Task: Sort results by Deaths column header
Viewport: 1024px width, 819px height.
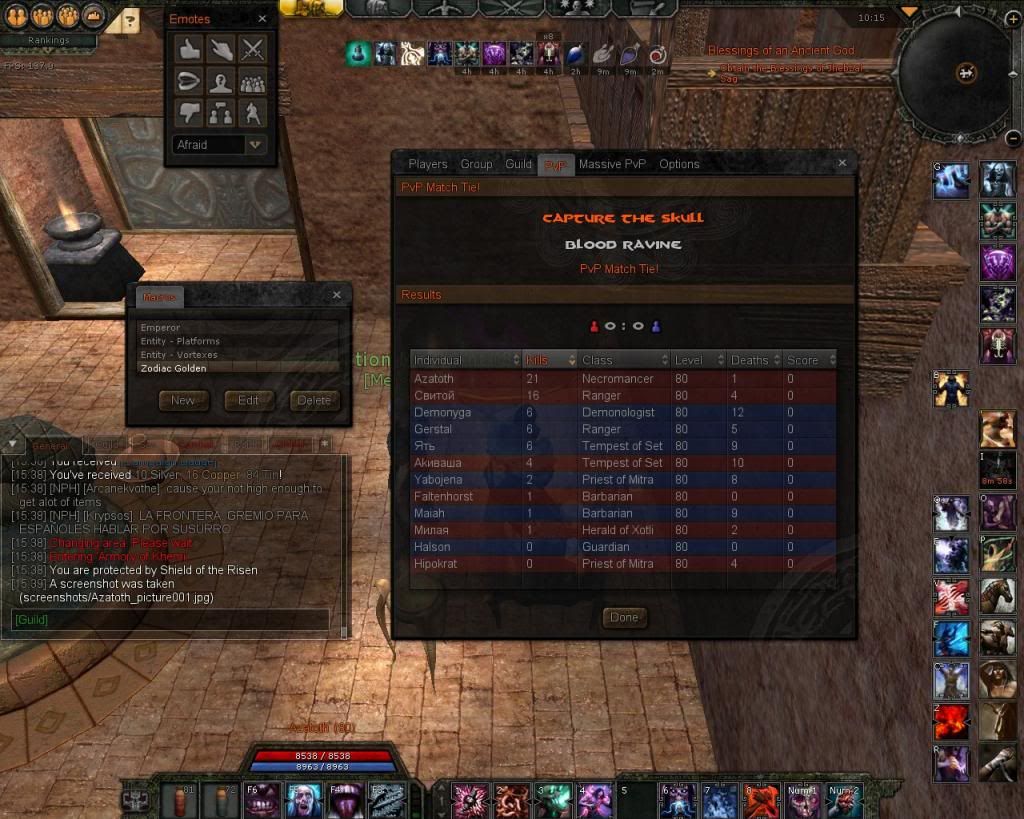Action: [x=751, y=360]
